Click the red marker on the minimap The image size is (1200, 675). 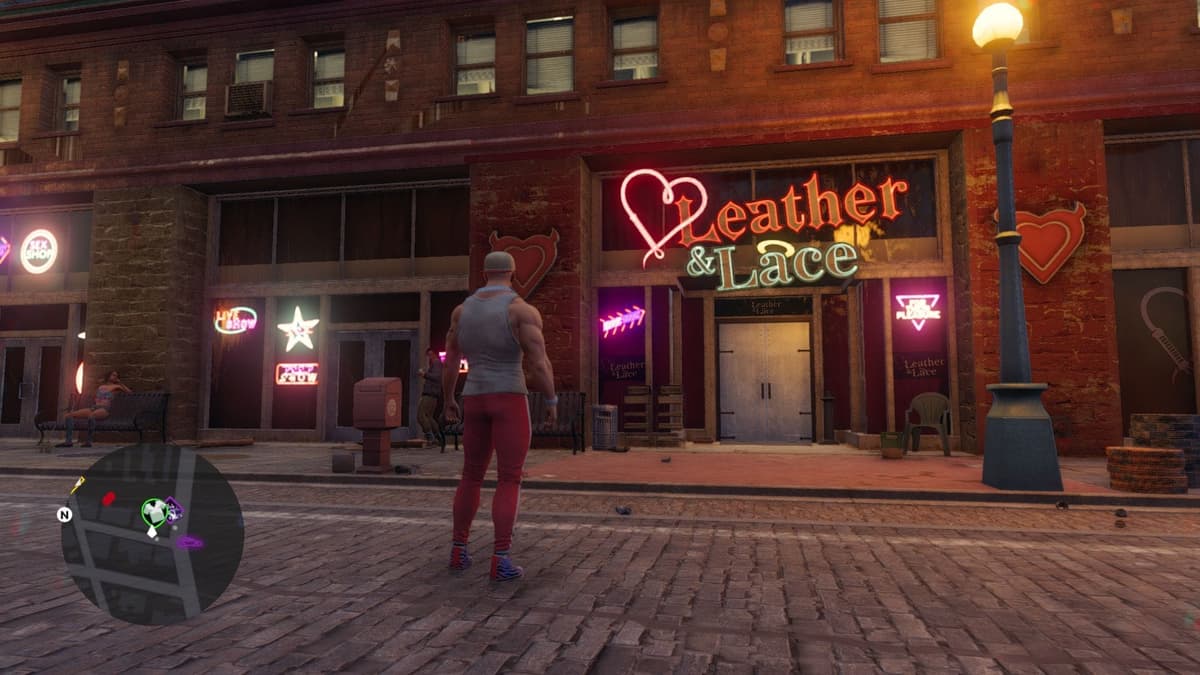pos(108,498)
